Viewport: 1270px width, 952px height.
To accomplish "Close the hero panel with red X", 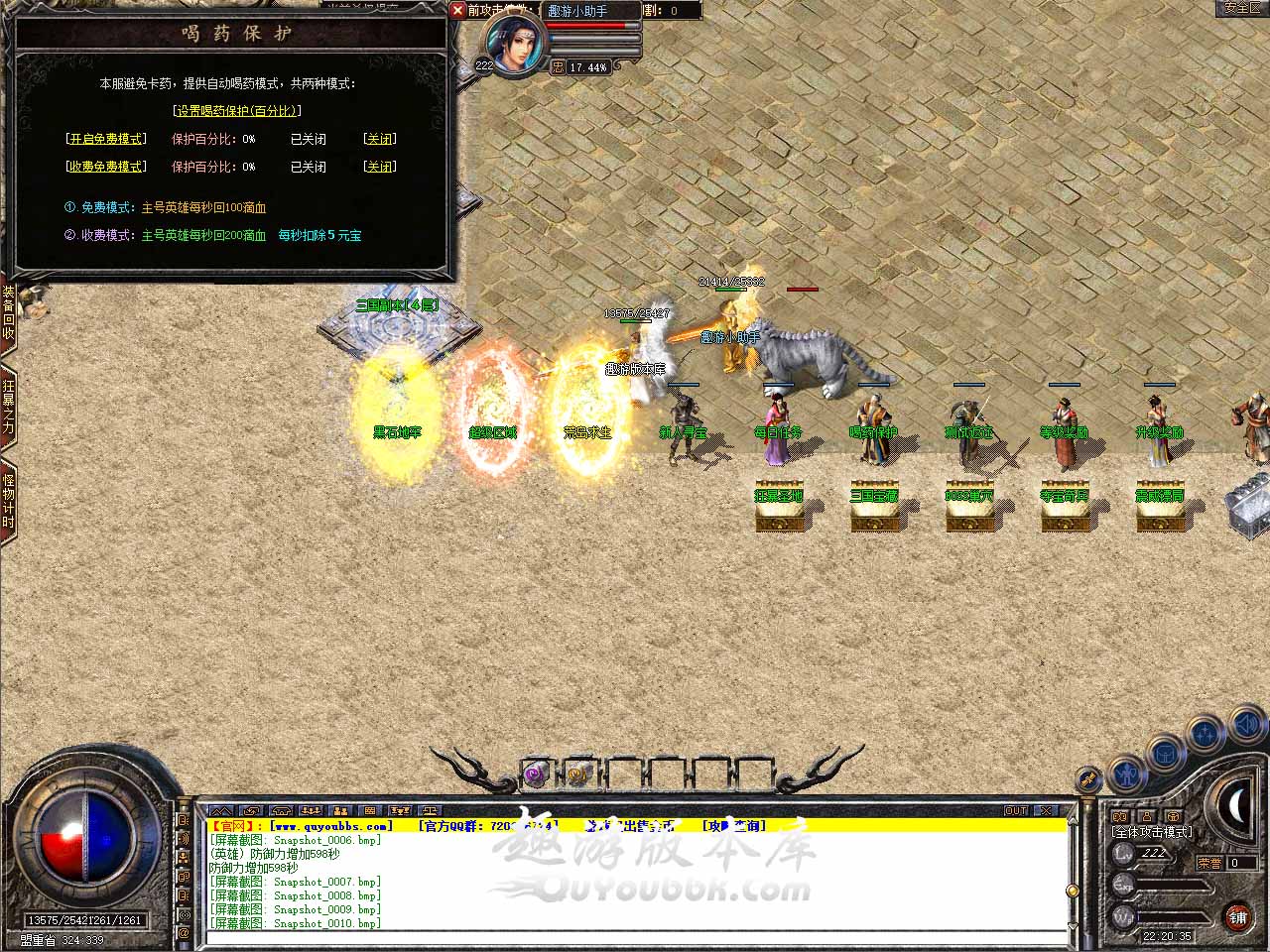I will [457, 10].
